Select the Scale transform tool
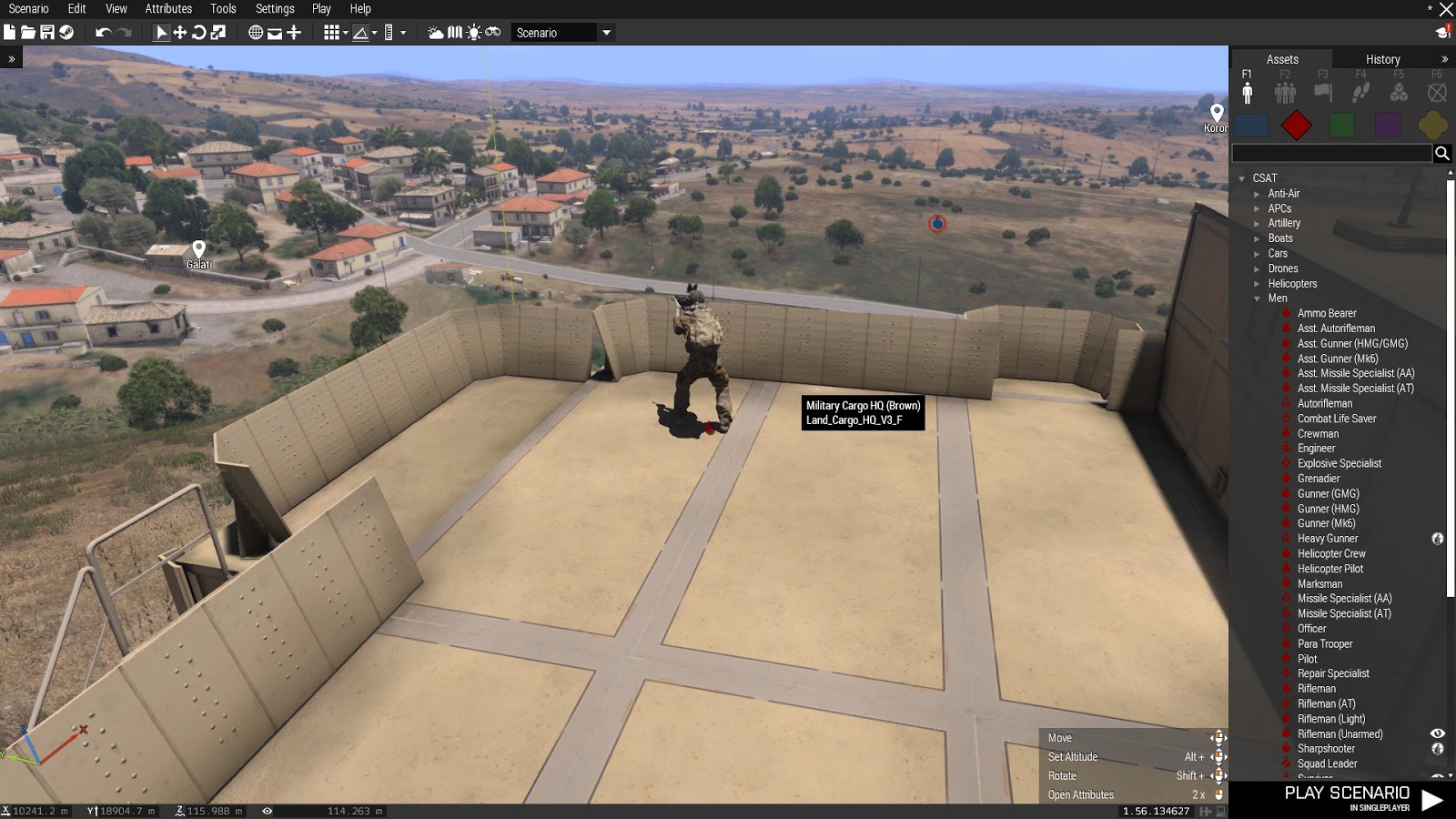Image resolution: width=1456 pixels, height=819 pixels. [218, 32]
